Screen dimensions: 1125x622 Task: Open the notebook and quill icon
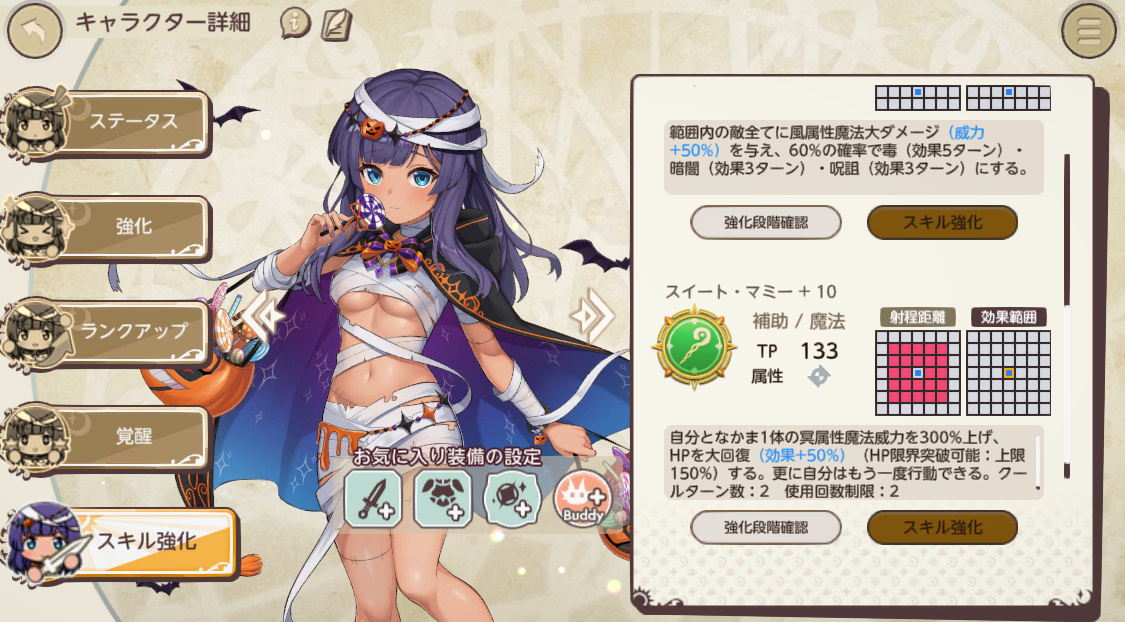pos(332,23)
